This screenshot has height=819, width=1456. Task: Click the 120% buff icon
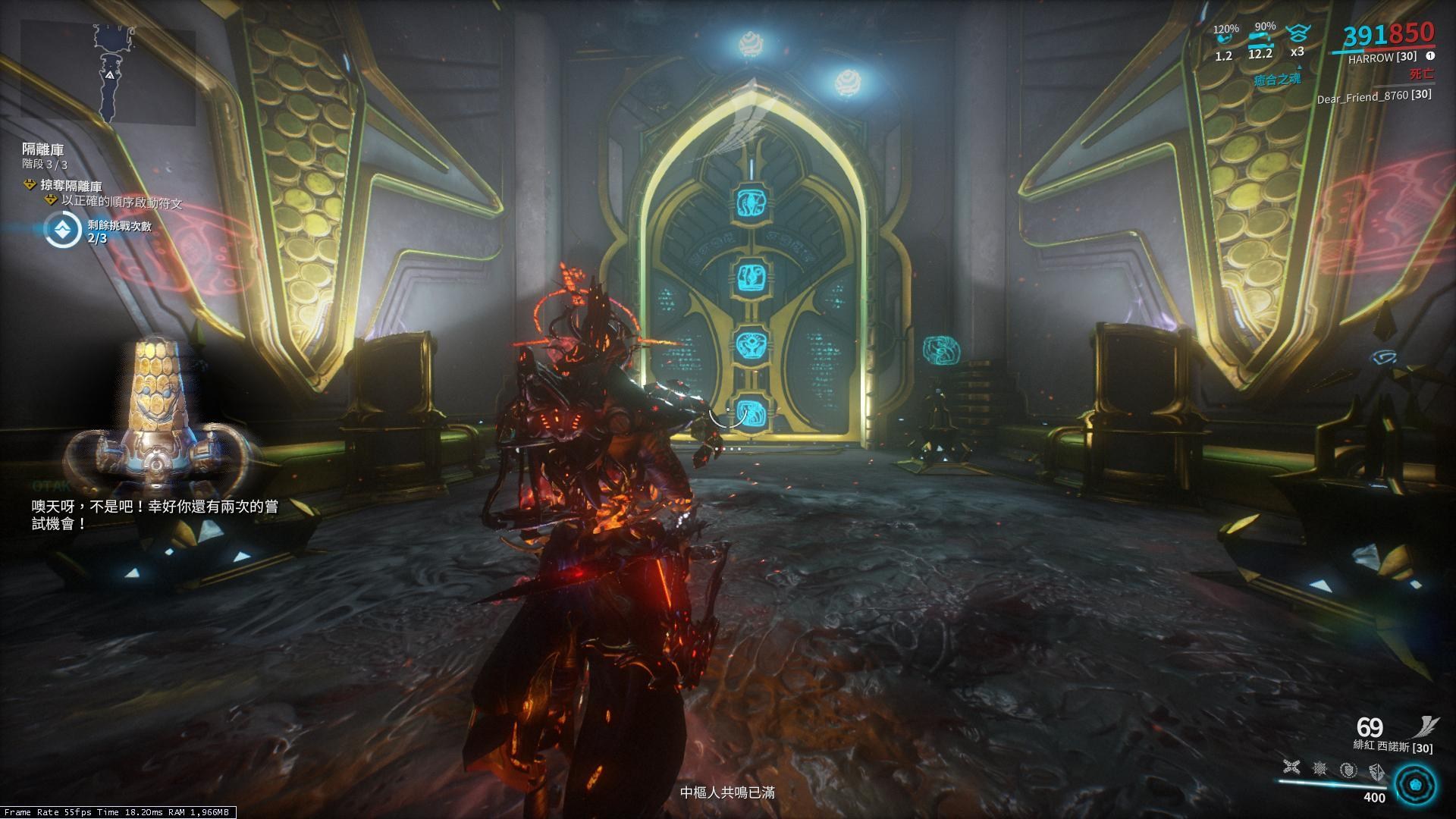(x=1224, y=35)
